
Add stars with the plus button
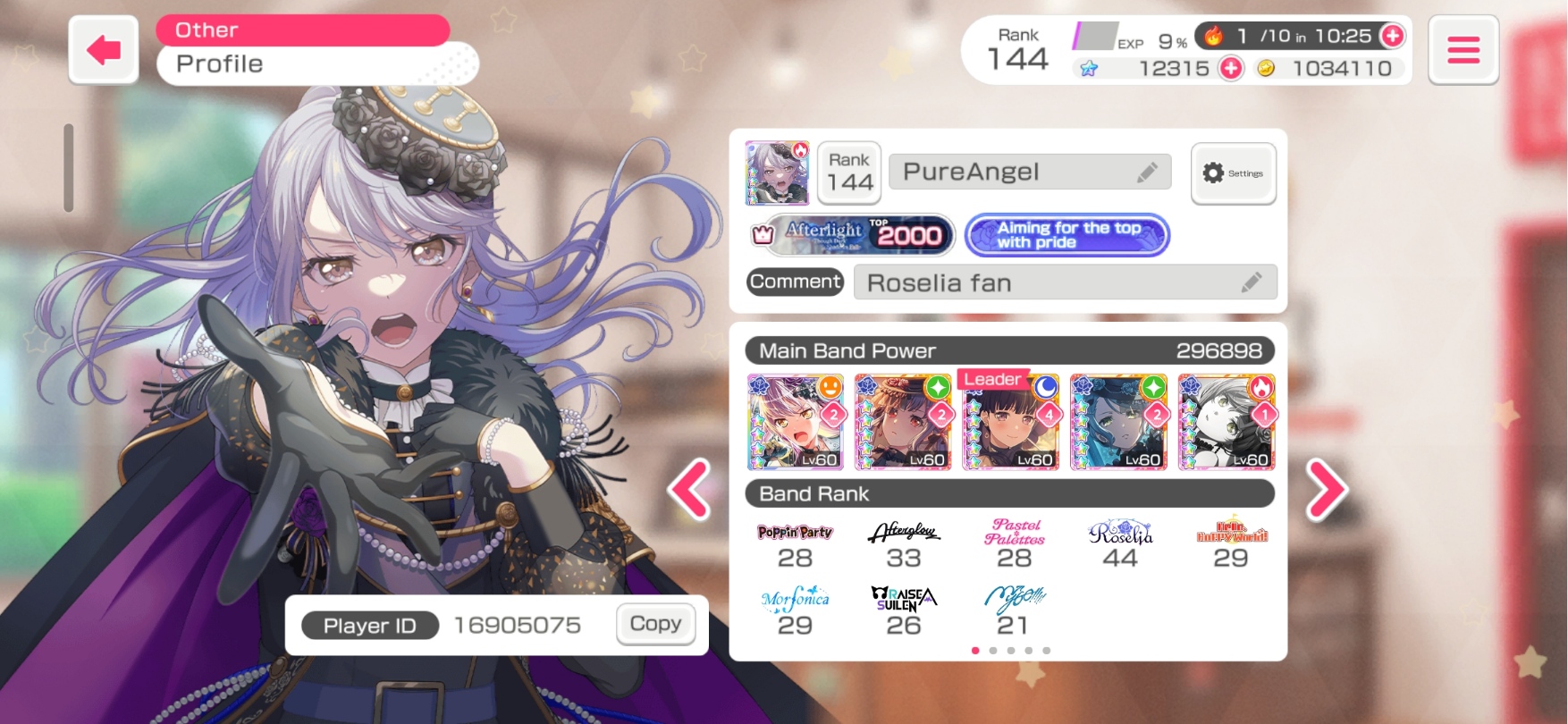(1231, 68)
